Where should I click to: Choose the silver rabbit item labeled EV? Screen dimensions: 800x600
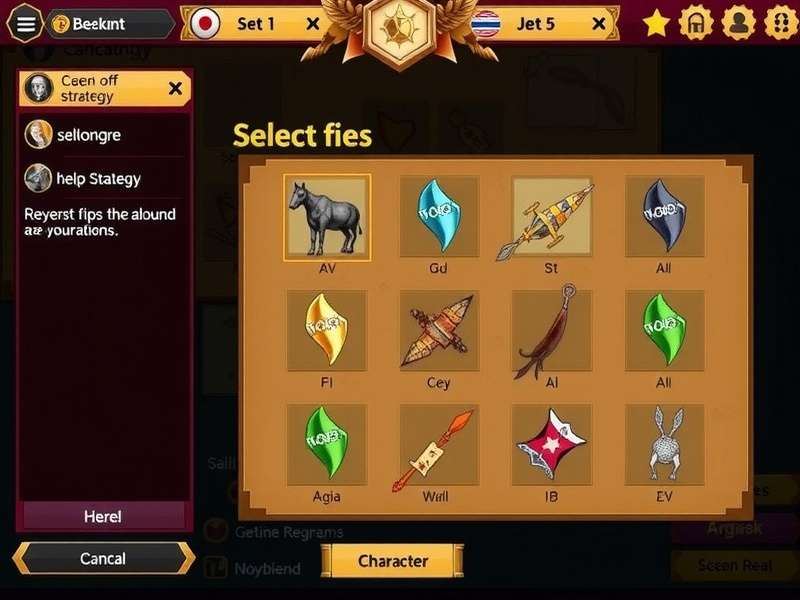pyautogui.click(x=665, y=444)
